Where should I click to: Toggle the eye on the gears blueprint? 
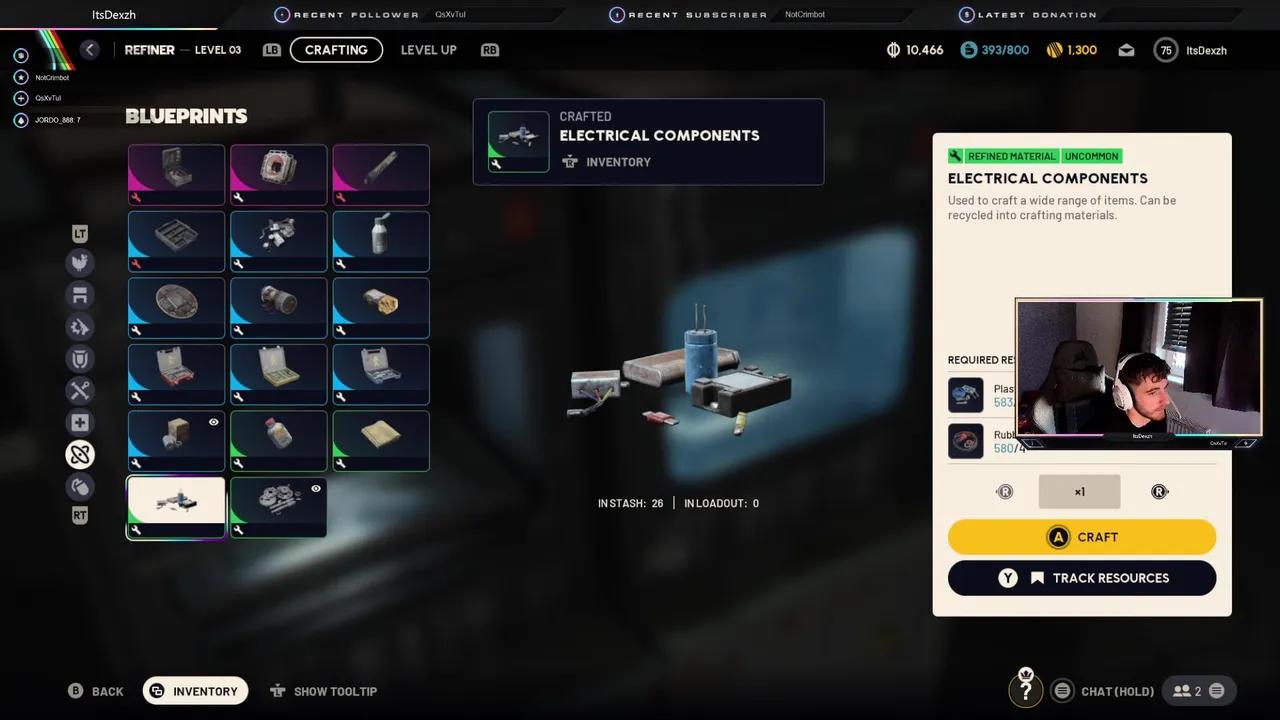pyautogui.click(x=315, y=488)
